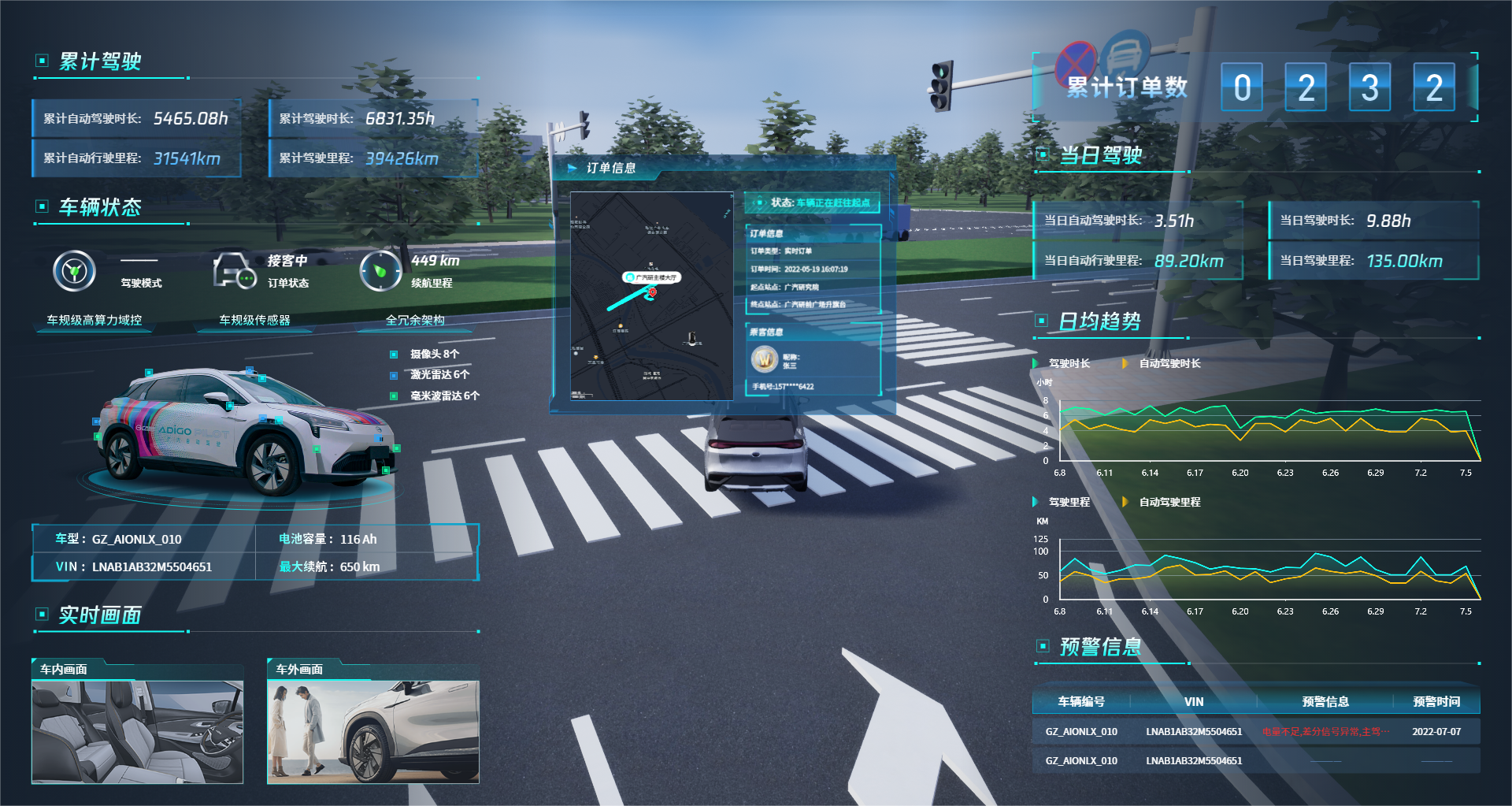Click the passenger avatar in 乘客信息
This screenshot has width=1512, height=806.
point(764,359)
